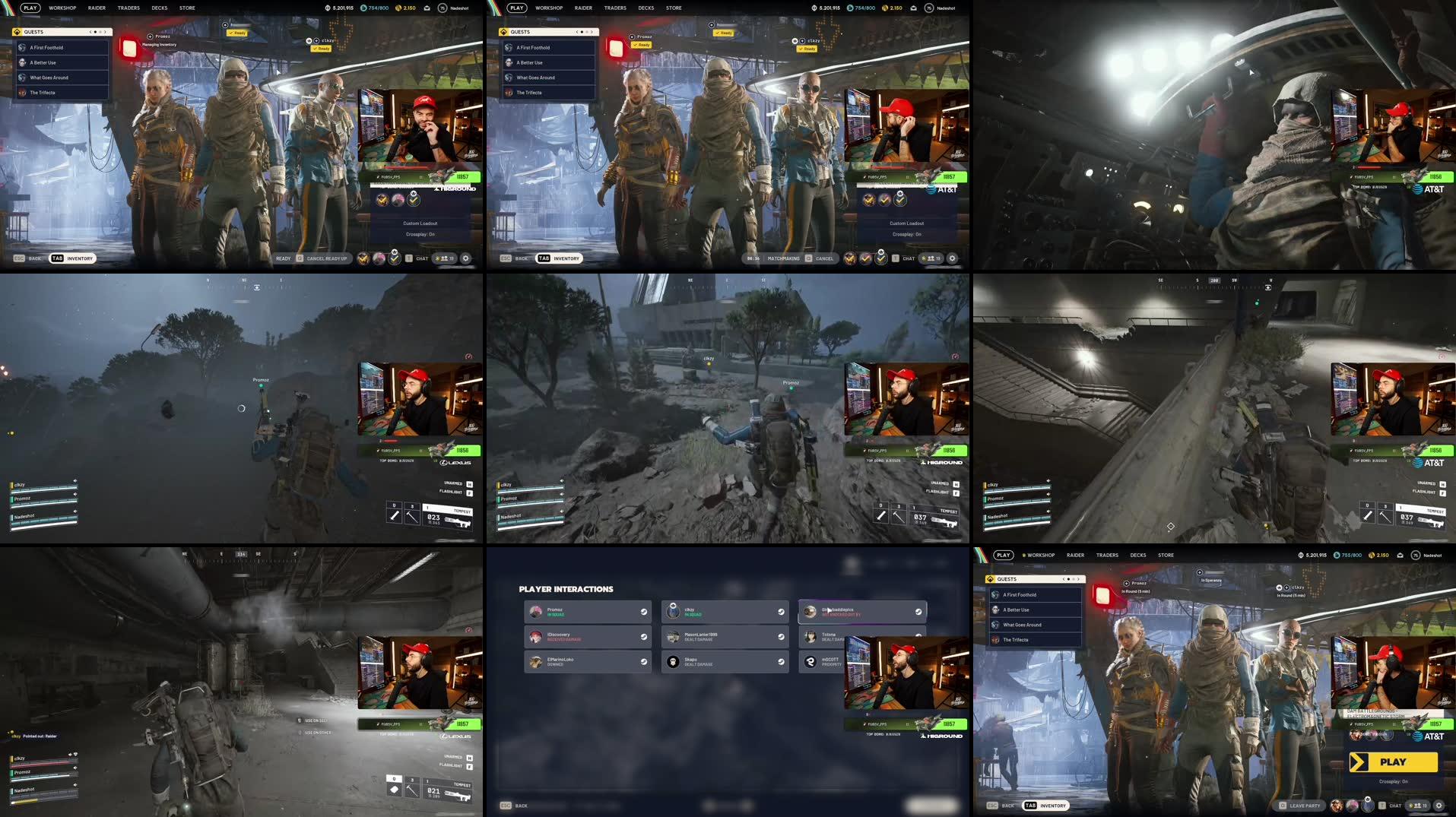Click Cancel Ready Up
Viewport: 1456px width, 817px height.
[x=327, y=258]
